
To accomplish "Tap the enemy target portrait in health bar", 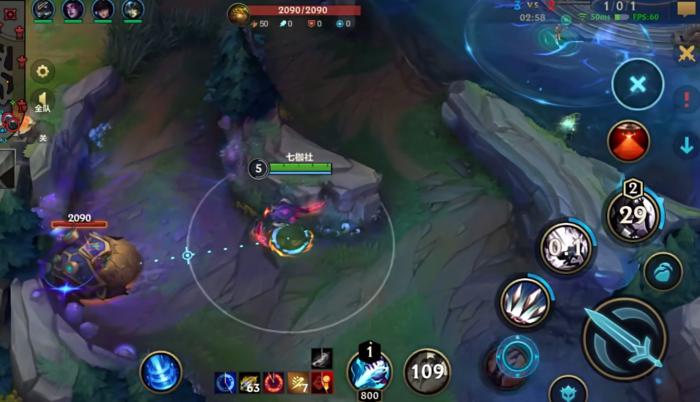I will (x=238, y=13).
